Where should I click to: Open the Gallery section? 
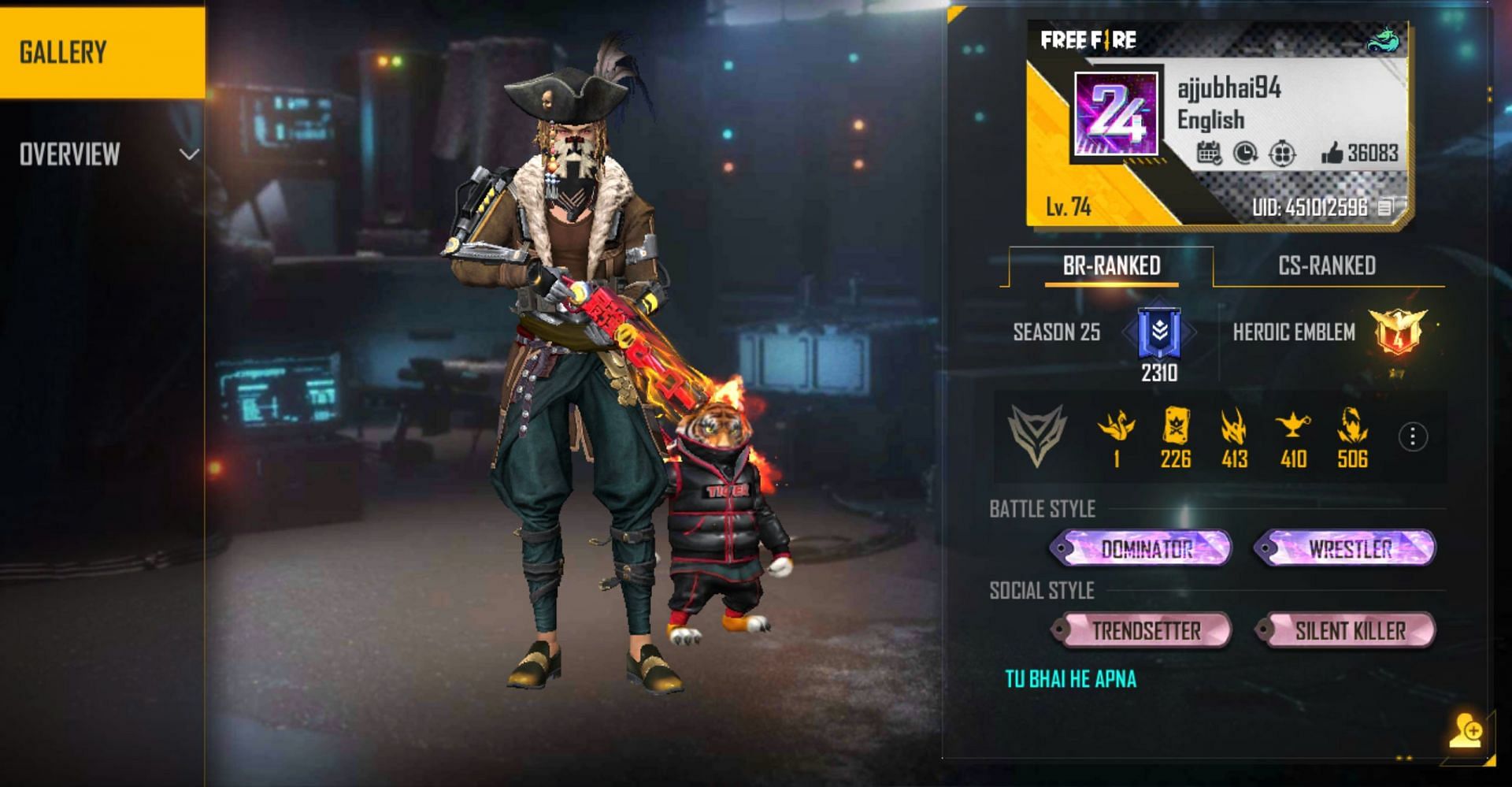tap(102, 52)
